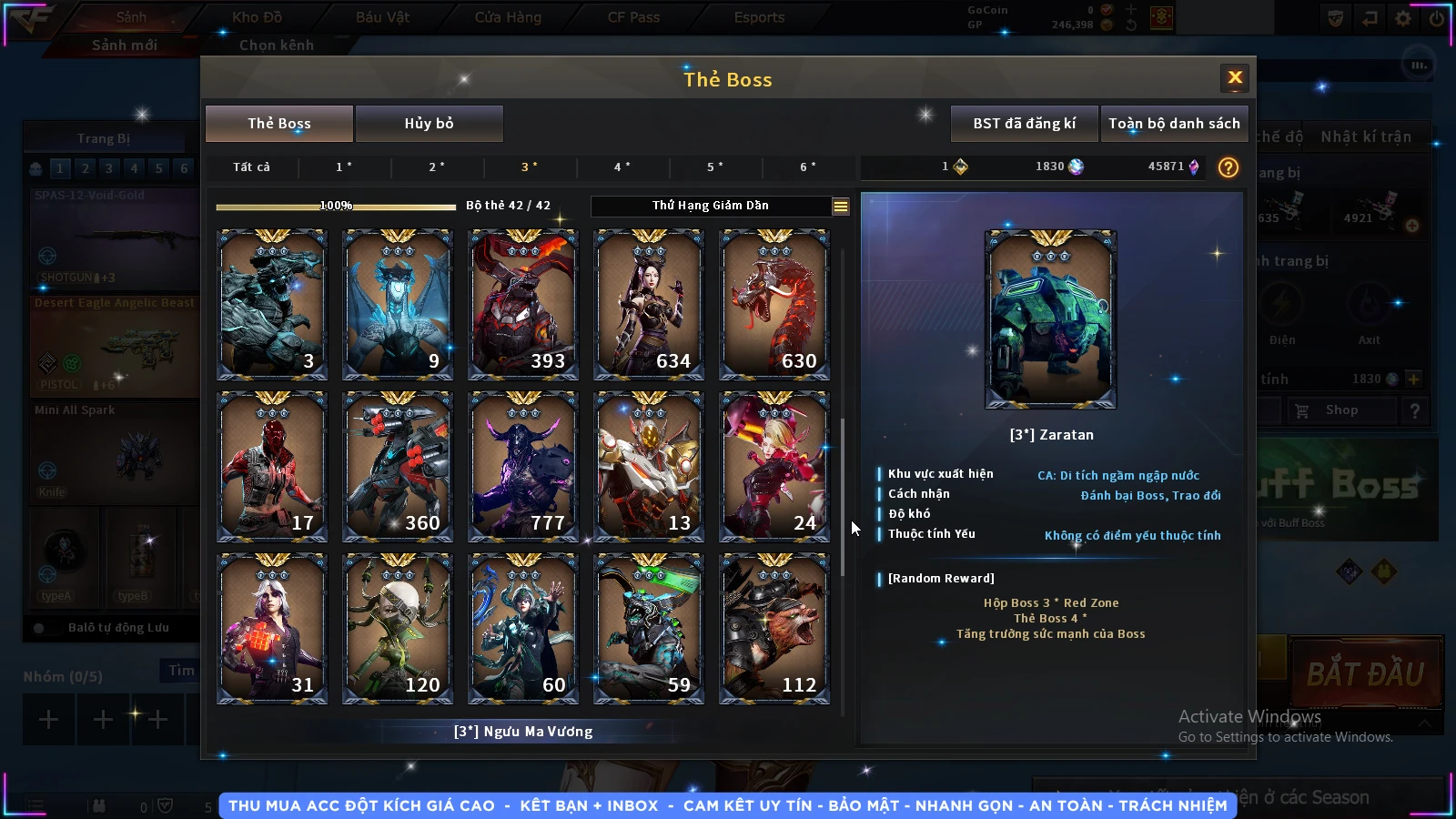This screenshot has height=819, width=1456.
Task: Choose the red serpent card numbered 630
Action: point(774,305)
